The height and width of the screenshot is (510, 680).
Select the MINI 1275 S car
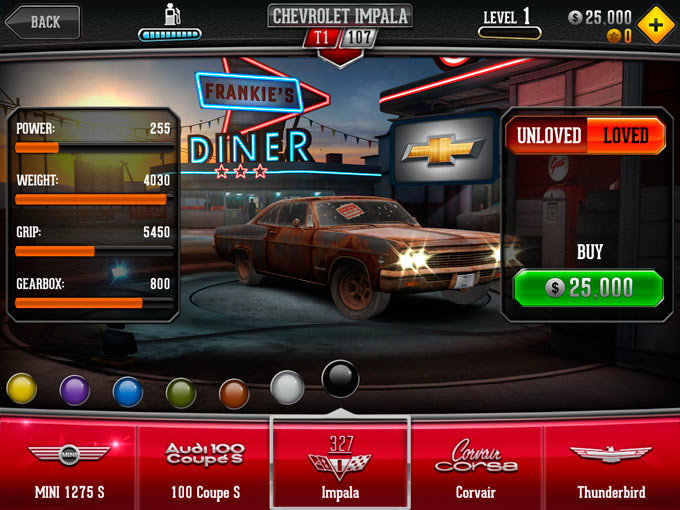[x=68, y=464]
